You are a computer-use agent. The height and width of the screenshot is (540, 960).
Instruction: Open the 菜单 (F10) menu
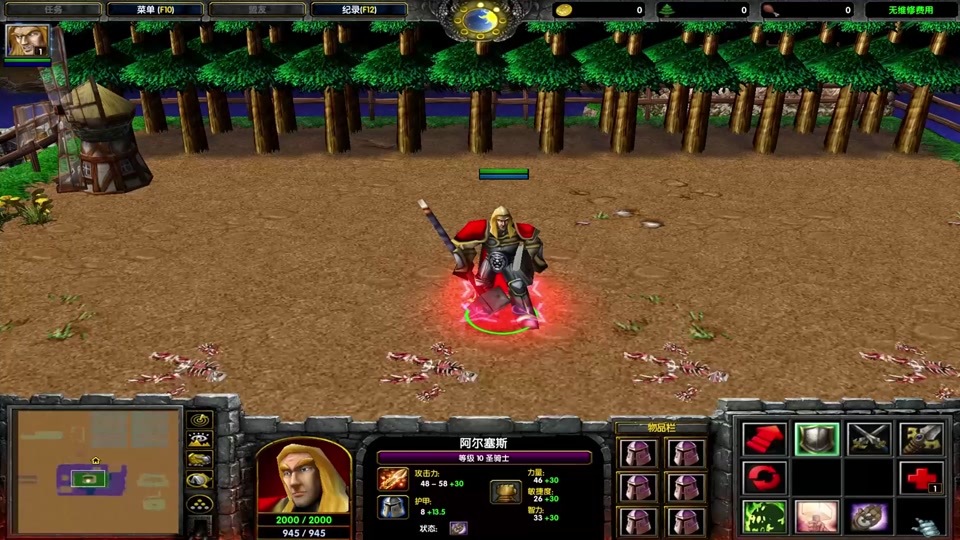click(154, 10)
